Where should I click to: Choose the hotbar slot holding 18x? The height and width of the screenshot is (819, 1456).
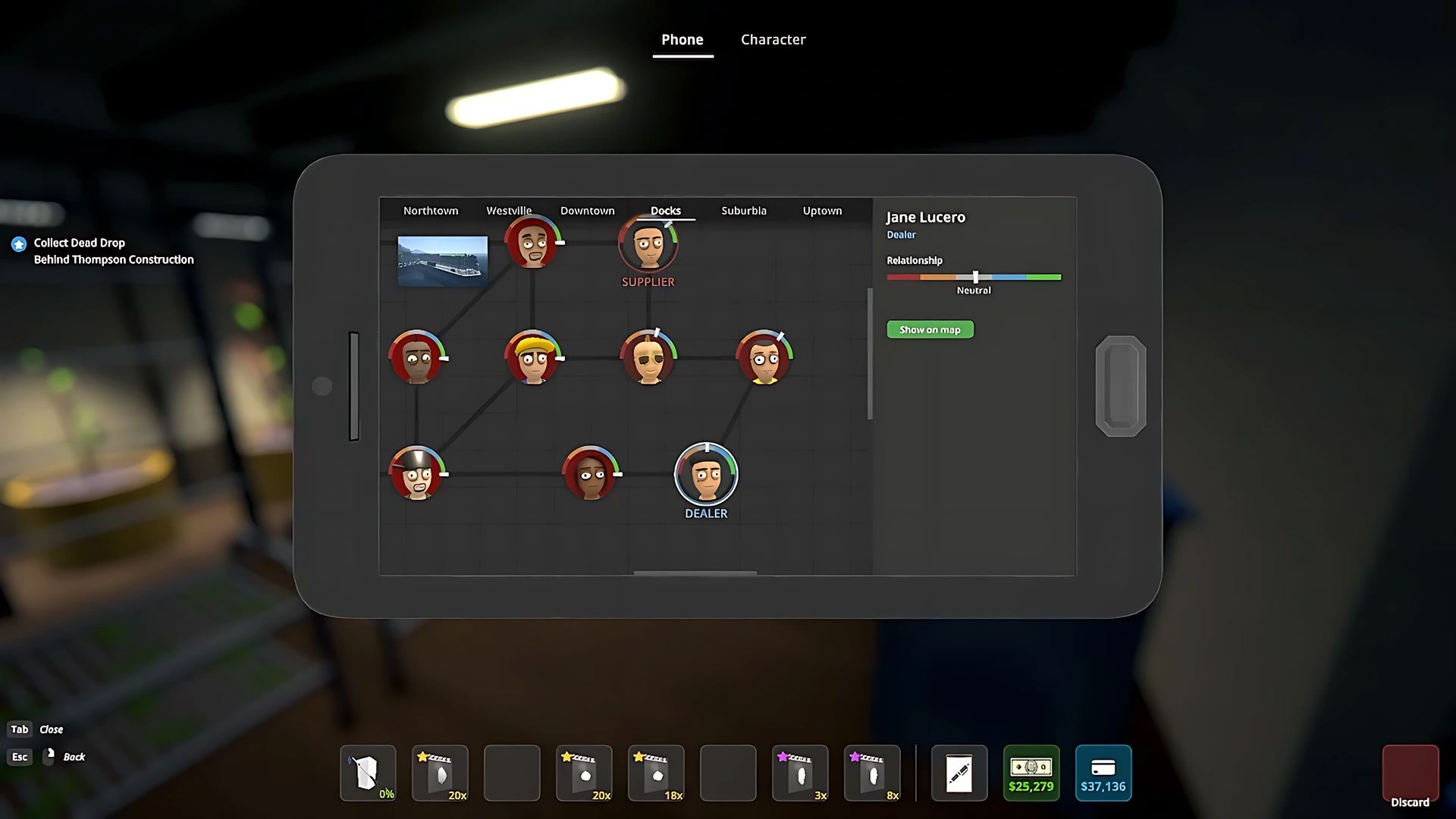pyautogui.click(x=656, y=773)
